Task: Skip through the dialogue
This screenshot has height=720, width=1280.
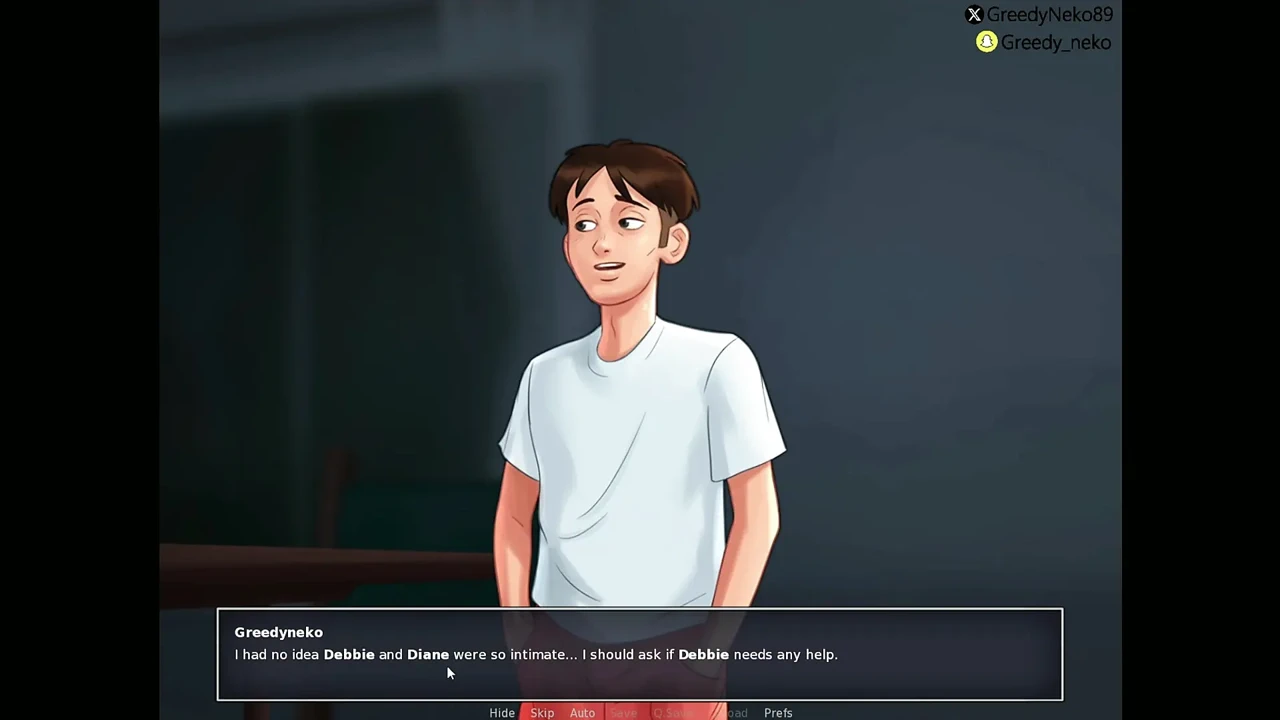Action: [542, 713]
